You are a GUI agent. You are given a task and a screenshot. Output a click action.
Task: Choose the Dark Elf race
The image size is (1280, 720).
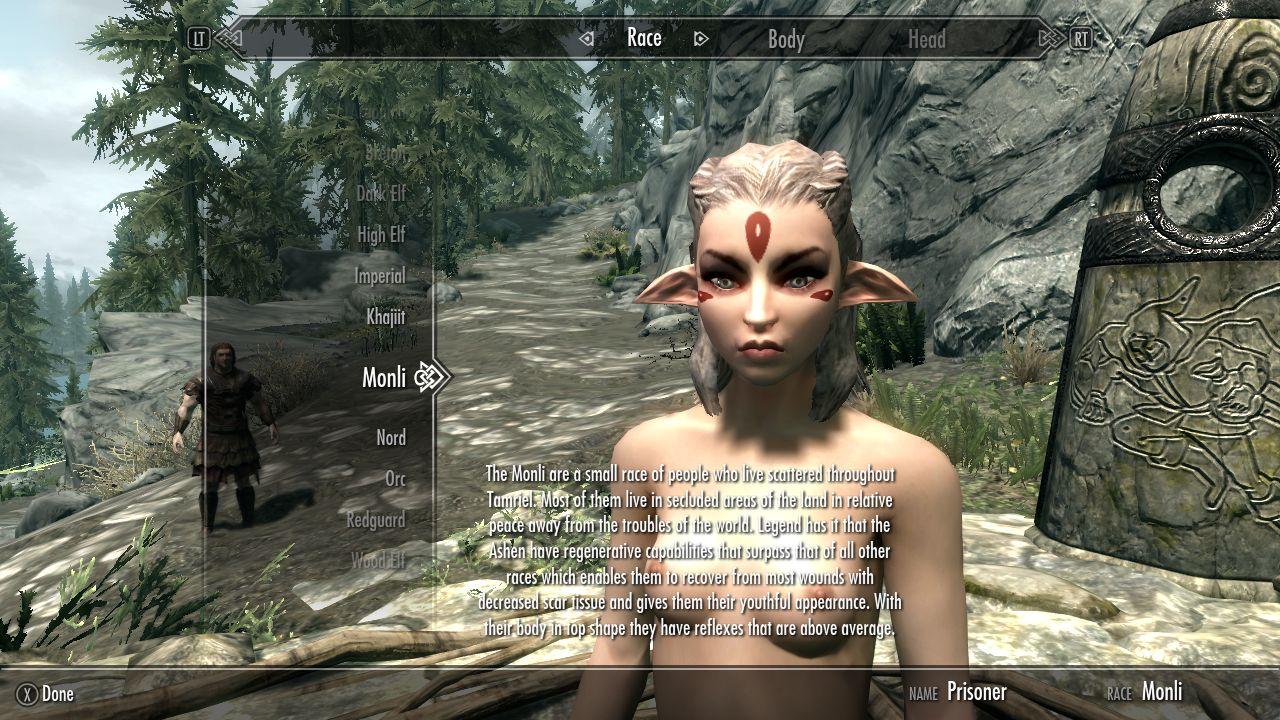point(381,193)
